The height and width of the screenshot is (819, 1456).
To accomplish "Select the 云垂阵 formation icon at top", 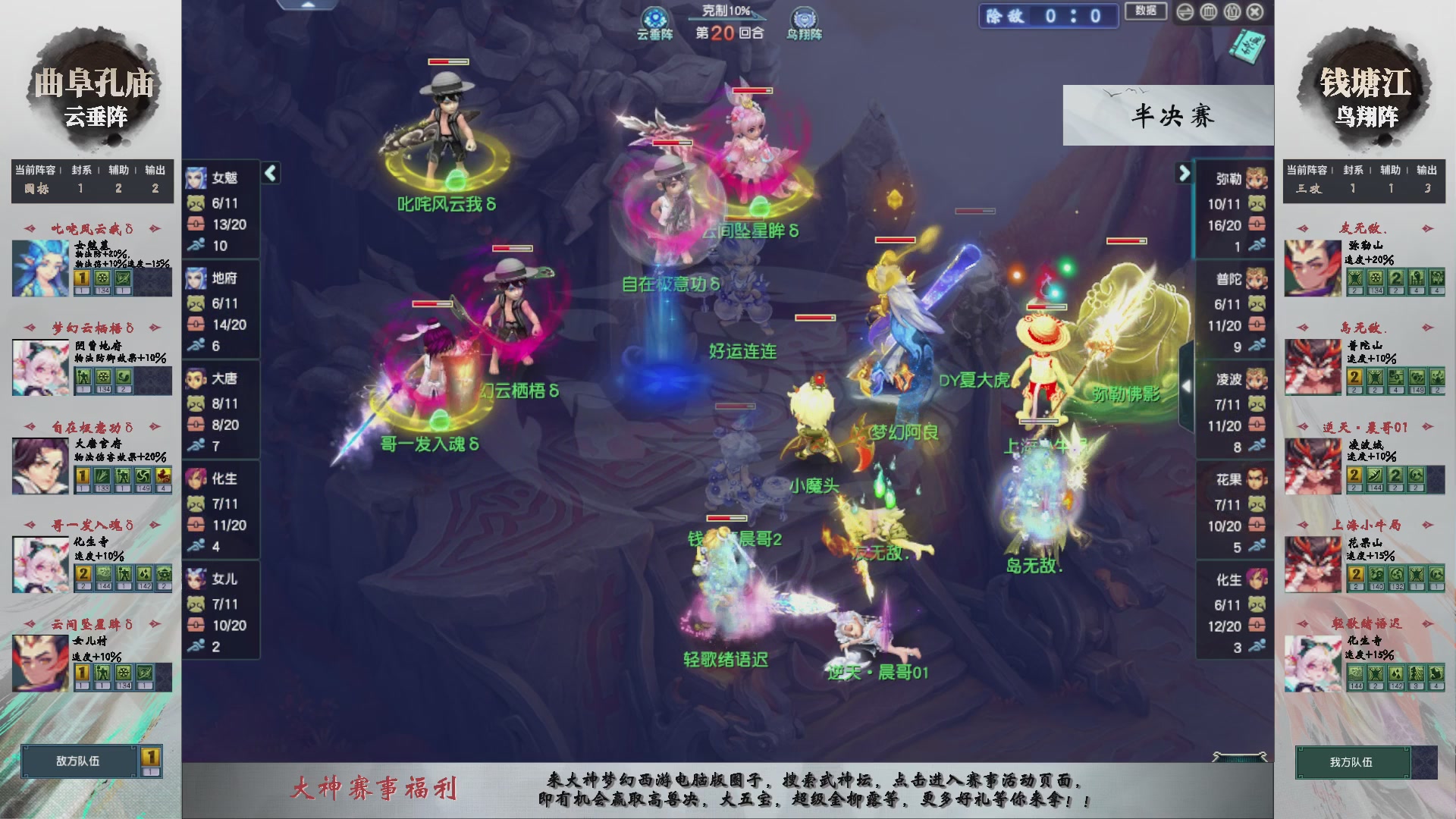I will (654, 15).
